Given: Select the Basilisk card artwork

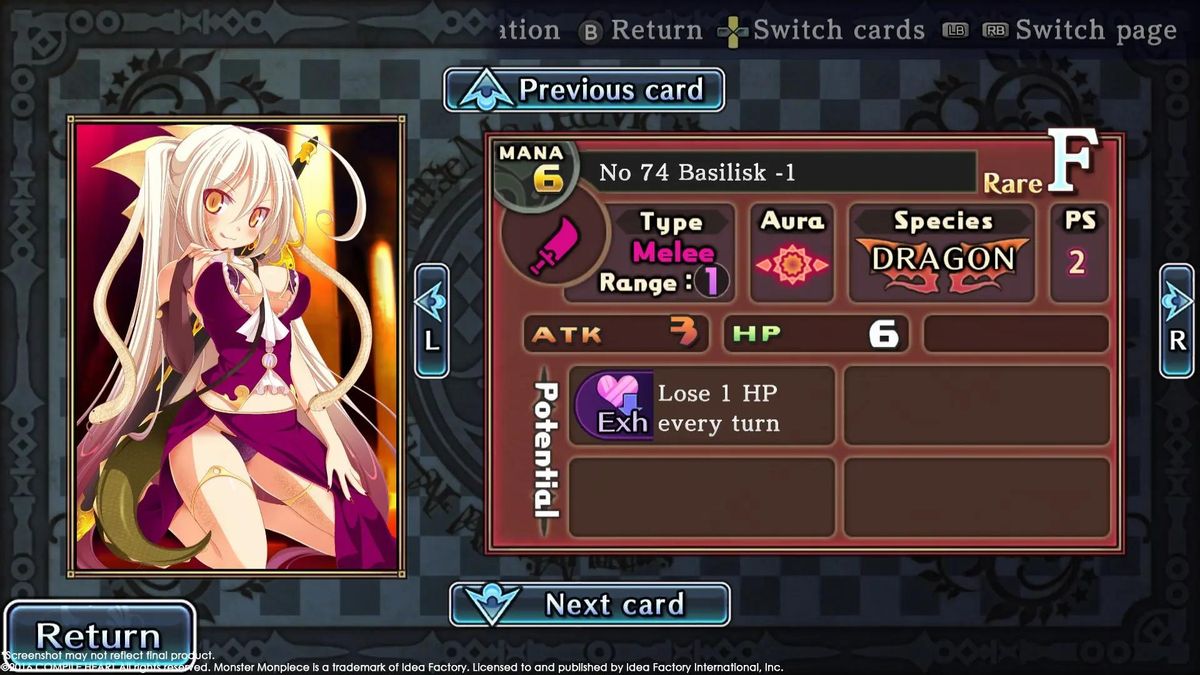Looking at the screenshot, I should click(237, 346).
